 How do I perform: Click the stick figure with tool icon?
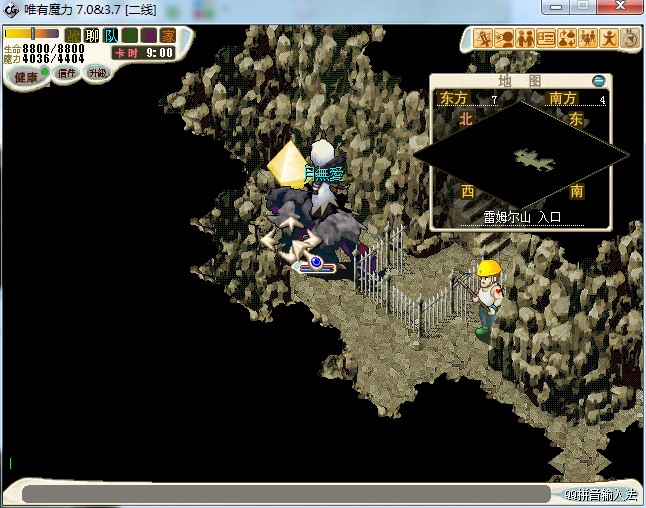point(483,39)
